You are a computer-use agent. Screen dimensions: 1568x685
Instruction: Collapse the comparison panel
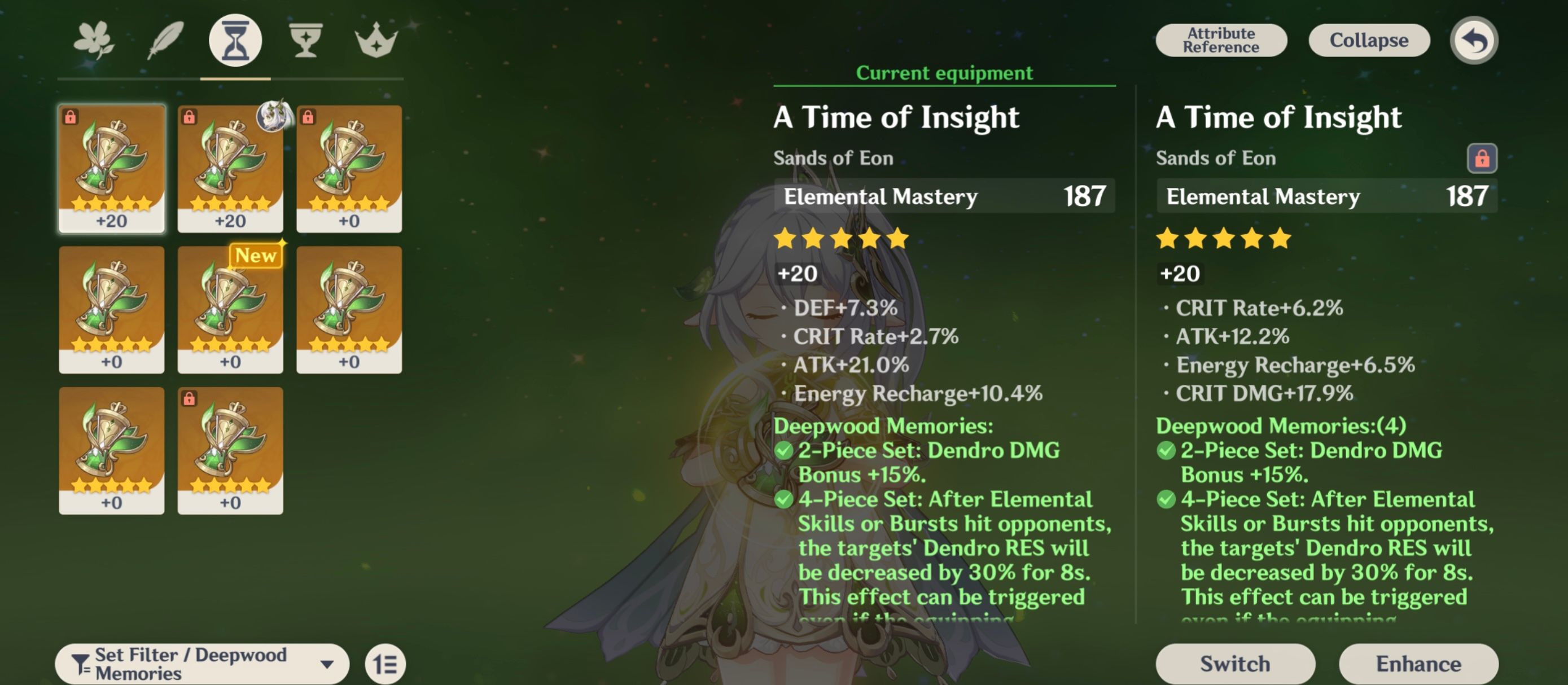(x=1369, y=40)
